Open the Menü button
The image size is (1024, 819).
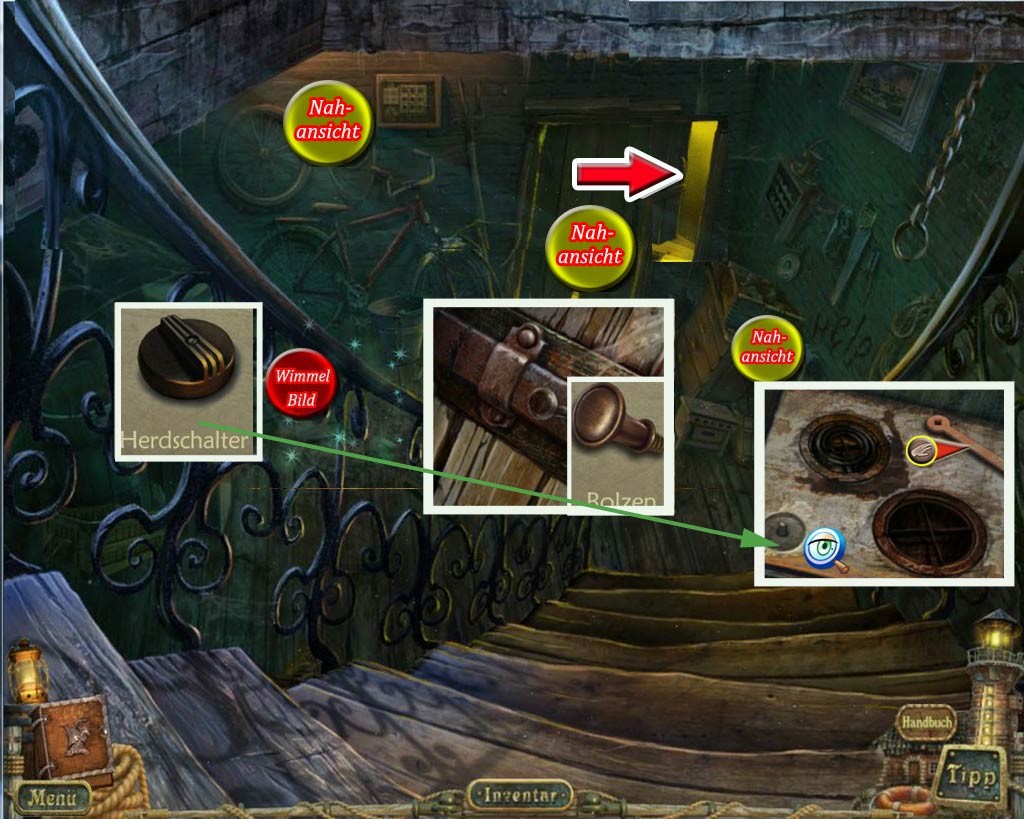pos(51,797)
